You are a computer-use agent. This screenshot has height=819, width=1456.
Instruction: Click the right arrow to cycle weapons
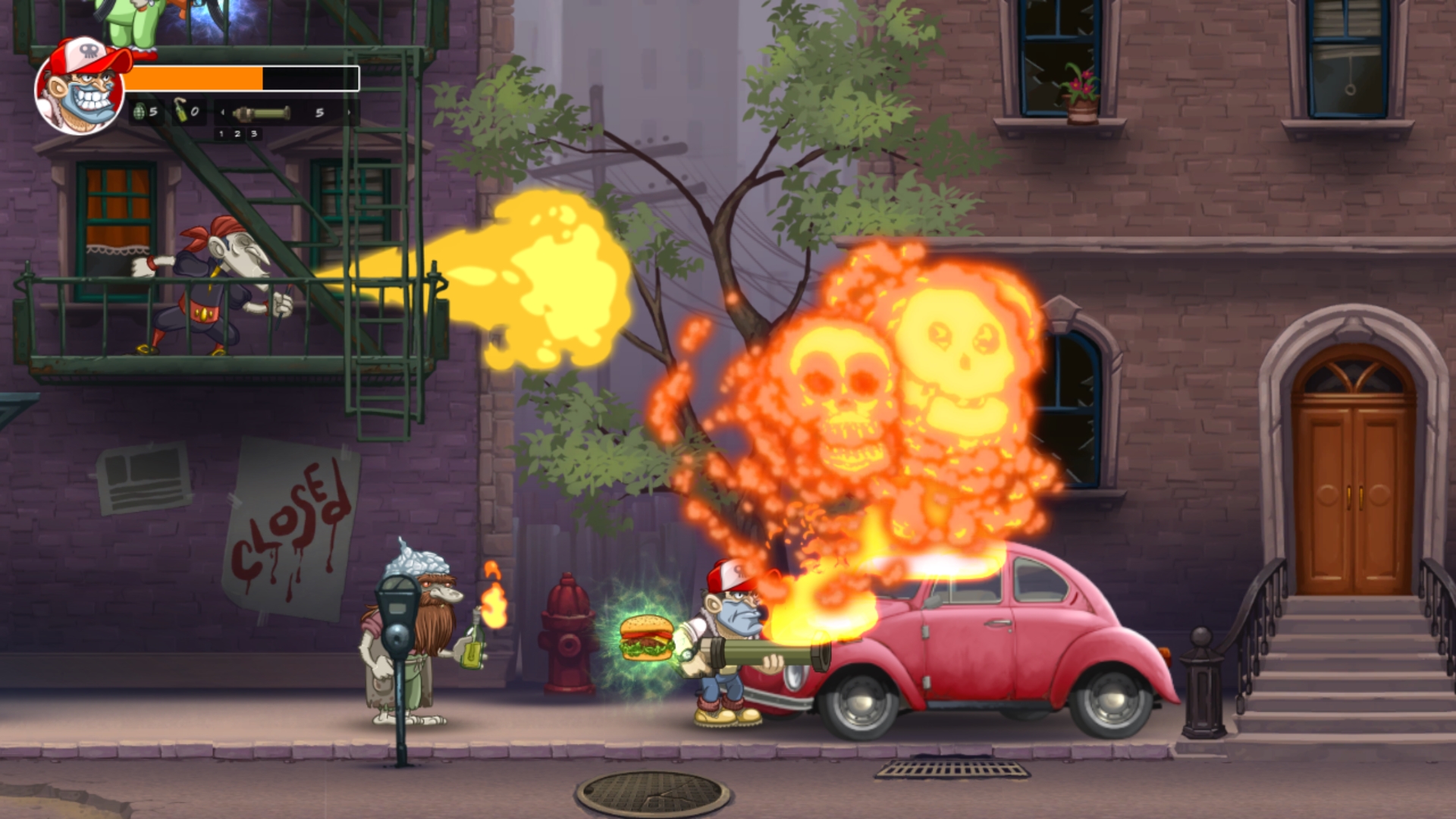click(x=349, y=112)
